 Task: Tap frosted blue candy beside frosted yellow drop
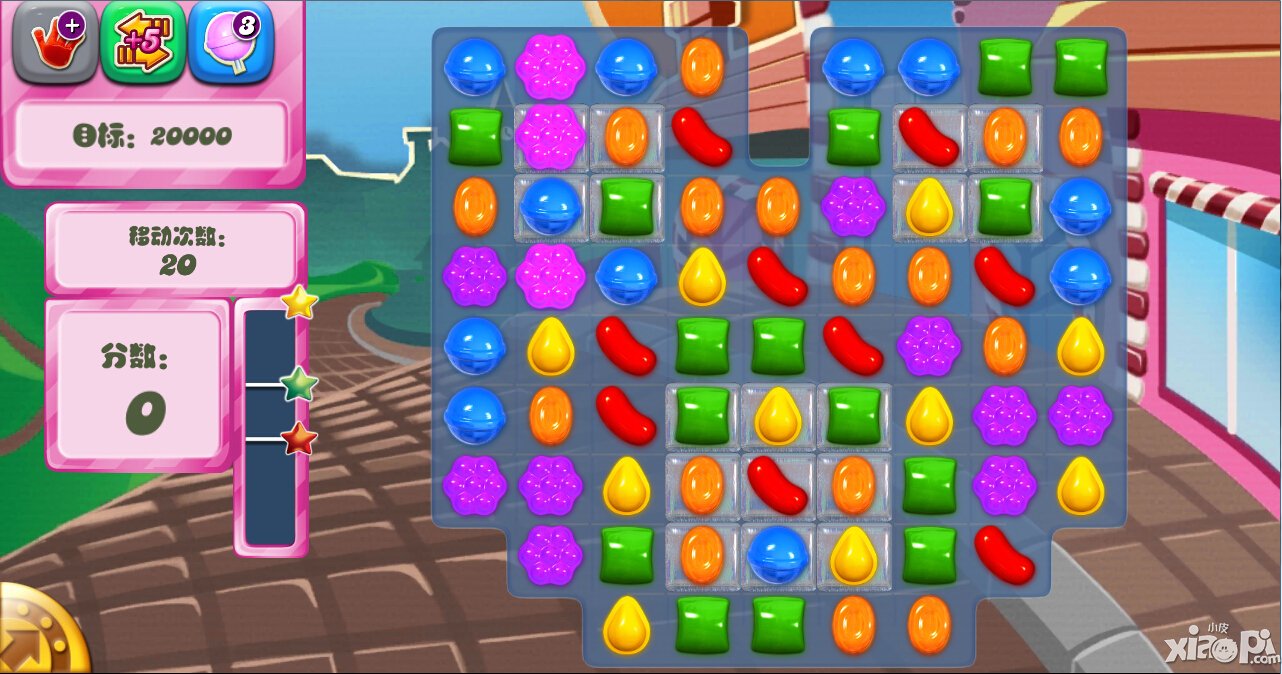(x=778, y=553)
